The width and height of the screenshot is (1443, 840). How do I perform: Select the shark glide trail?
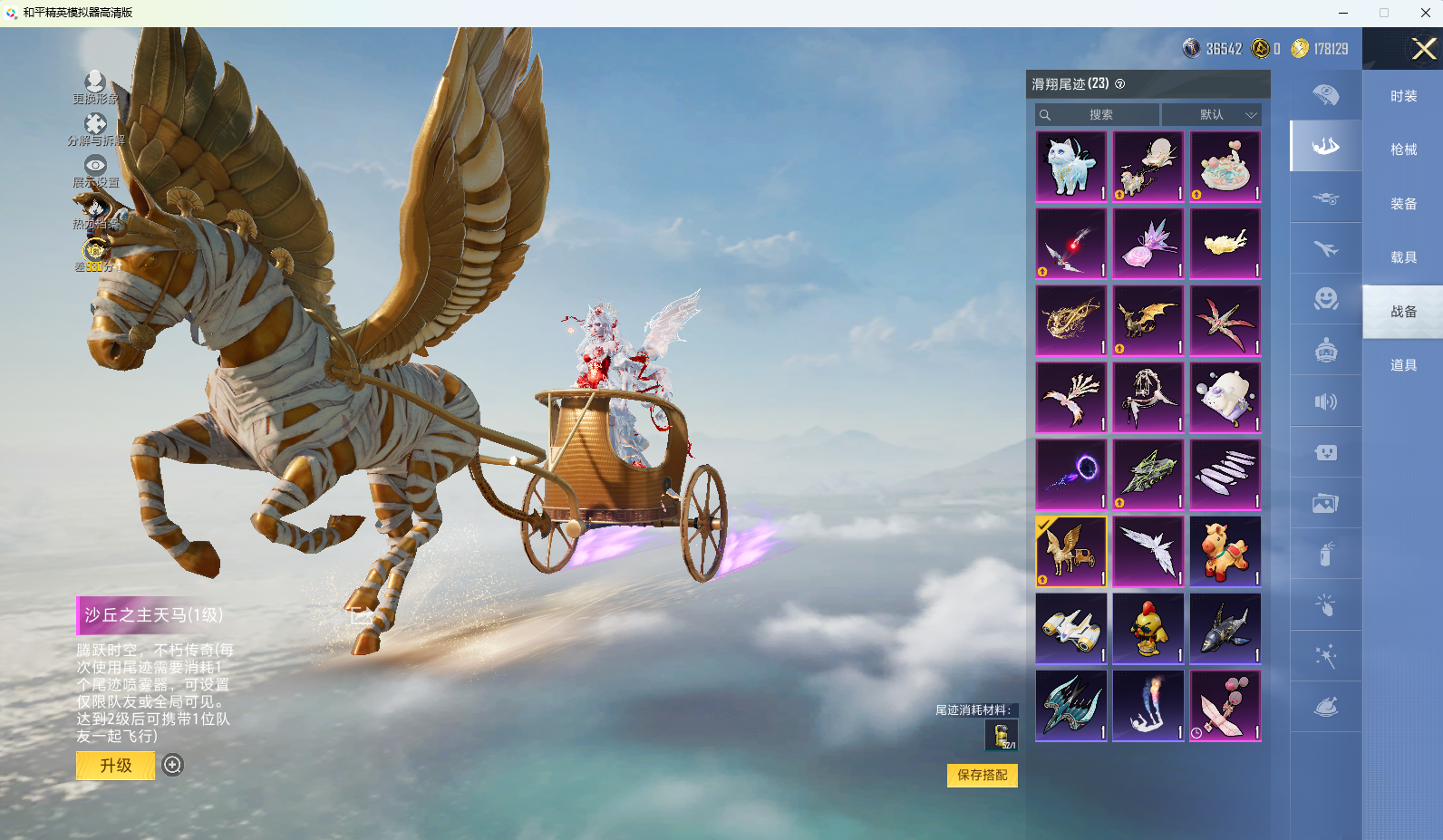click(1225, 629)
